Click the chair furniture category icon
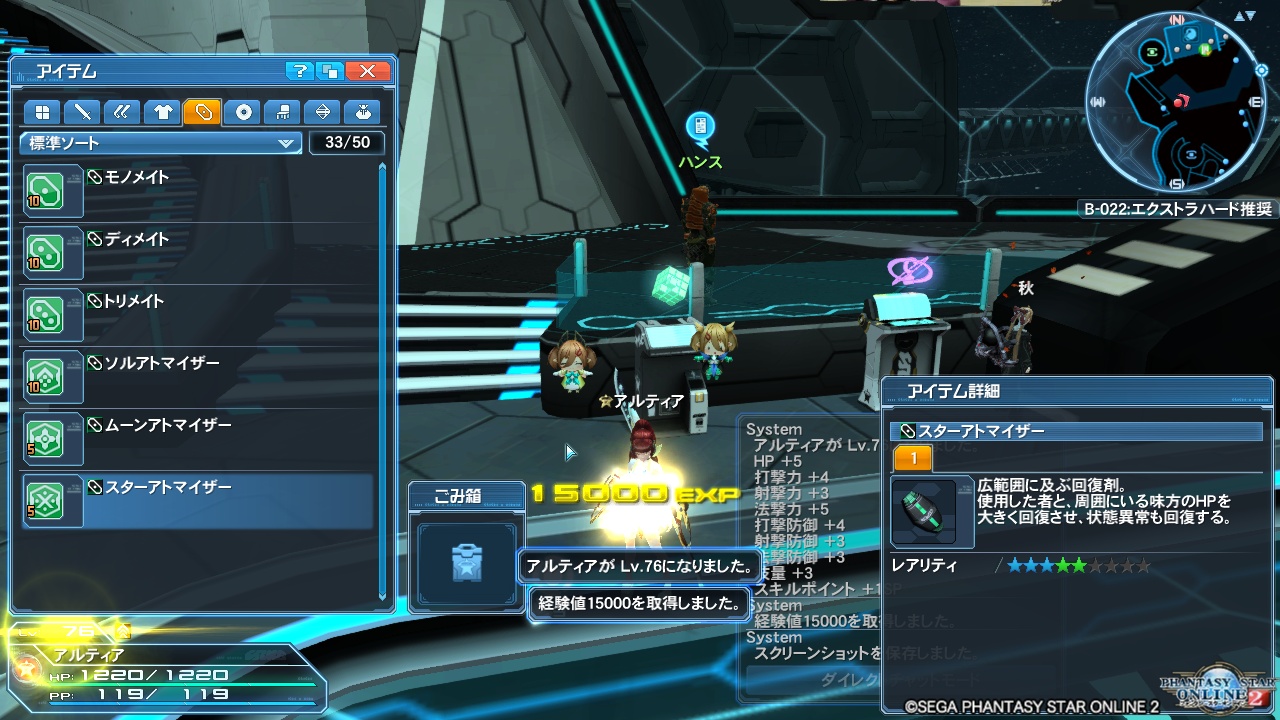The image size is (1280, 720). pyautogui.click(x=283, y=112)
